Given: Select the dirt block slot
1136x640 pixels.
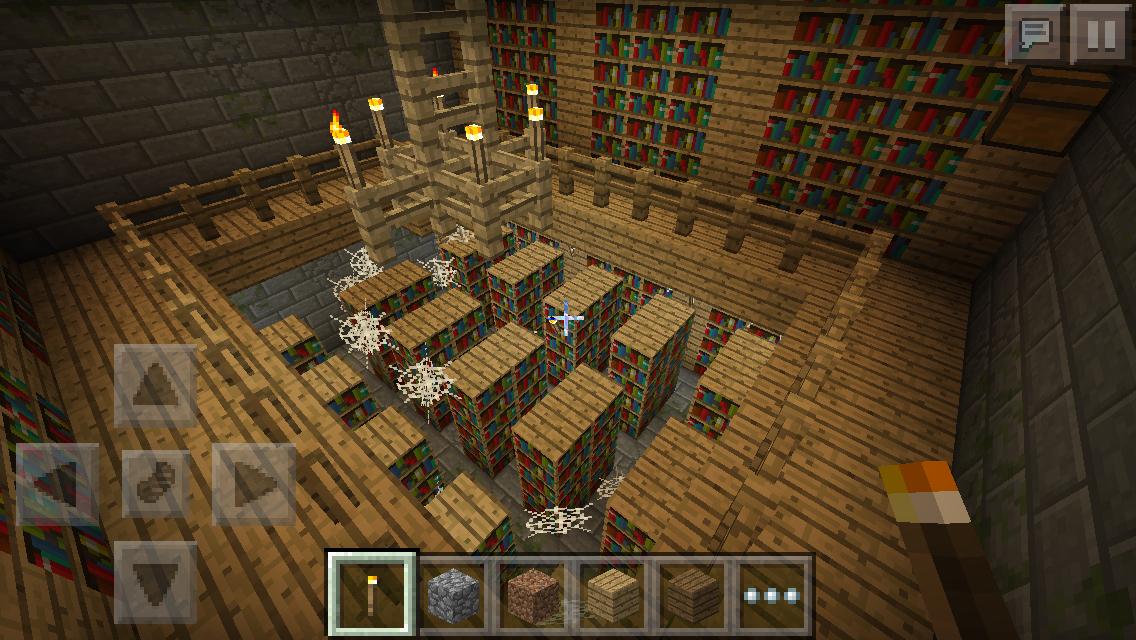Looking at the screenshot, I should [532, 594].
